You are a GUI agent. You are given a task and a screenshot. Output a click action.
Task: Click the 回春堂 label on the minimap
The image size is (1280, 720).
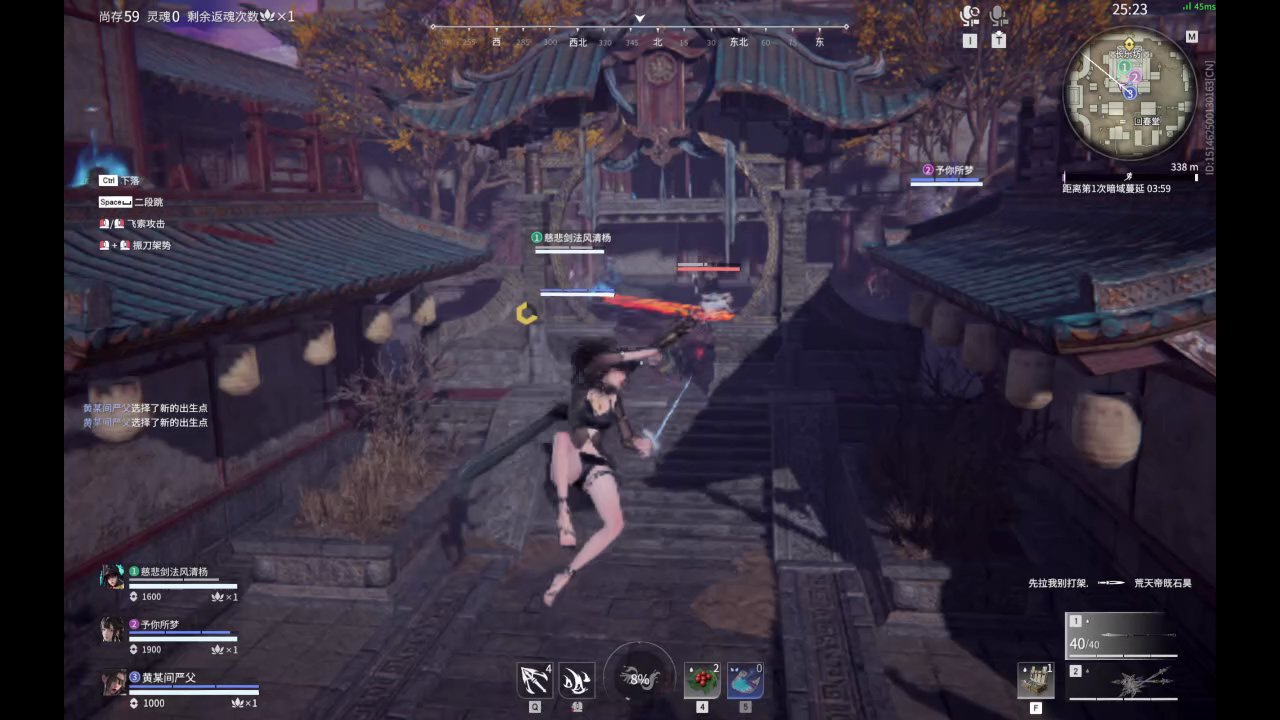[1148, 120]
